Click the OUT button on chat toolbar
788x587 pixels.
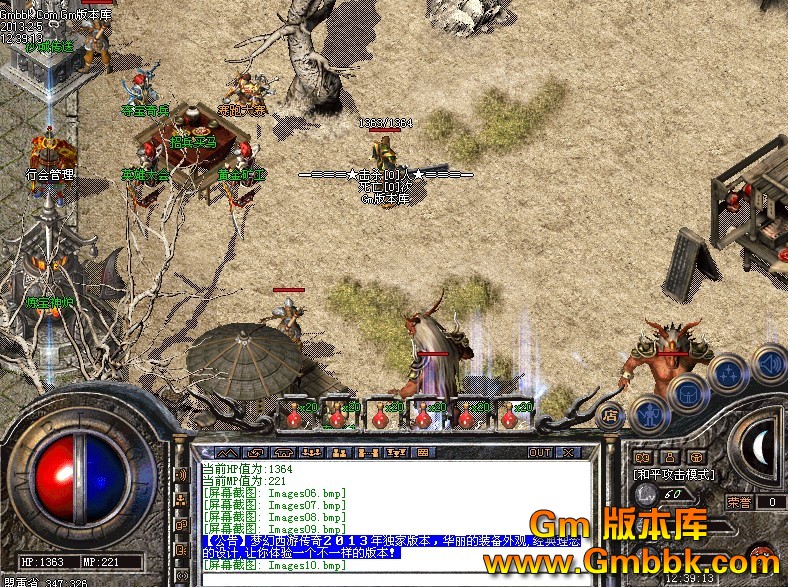(540, 452)
